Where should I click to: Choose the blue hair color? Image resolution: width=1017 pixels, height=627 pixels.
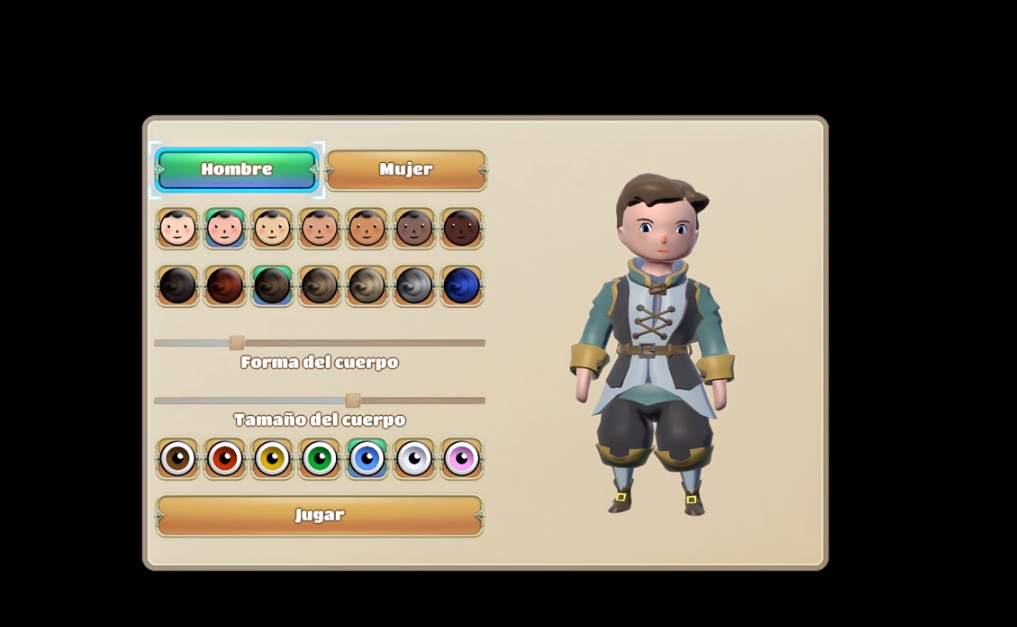pos(462,286)
